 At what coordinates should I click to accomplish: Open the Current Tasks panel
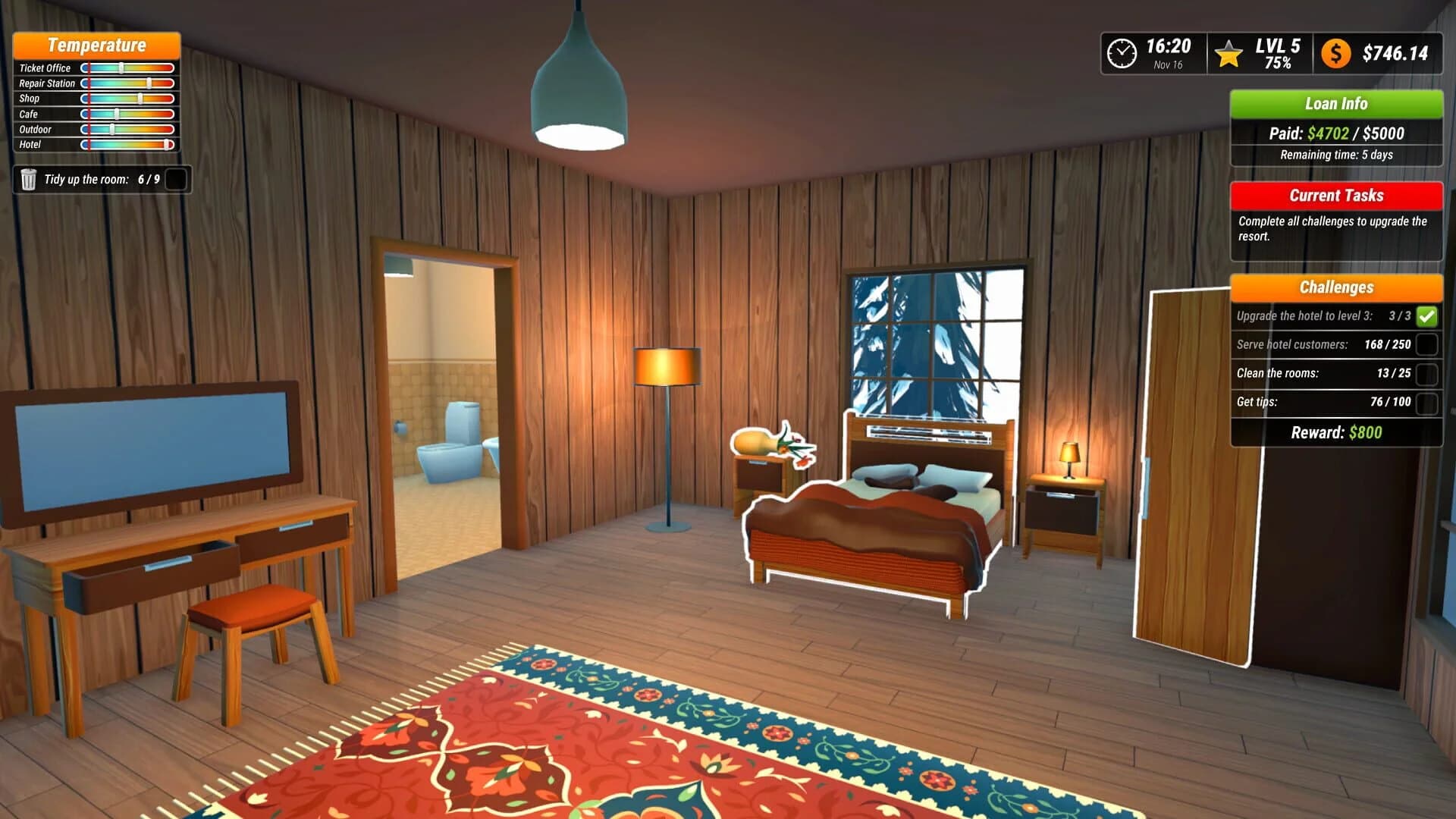coord(1336,196)
